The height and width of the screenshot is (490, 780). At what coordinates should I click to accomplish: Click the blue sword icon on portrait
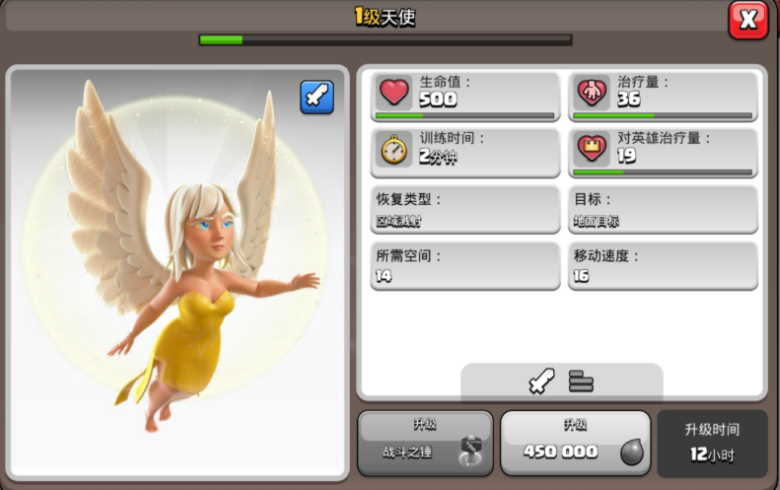tap(317, 97)
